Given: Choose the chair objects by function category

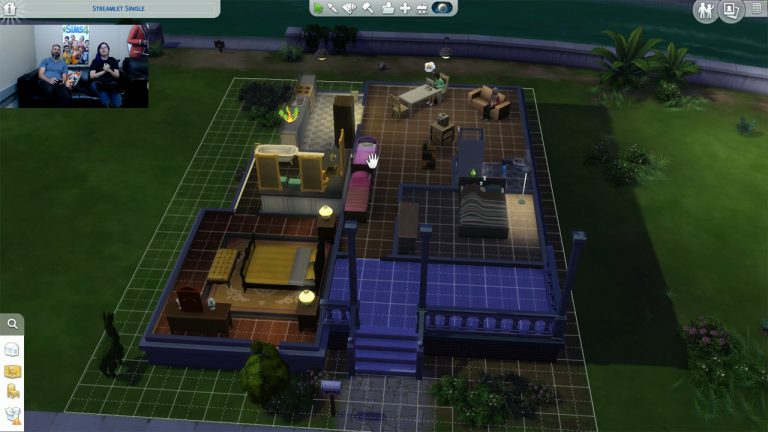Looking at the screenshot, I should [x=12, y=392].
